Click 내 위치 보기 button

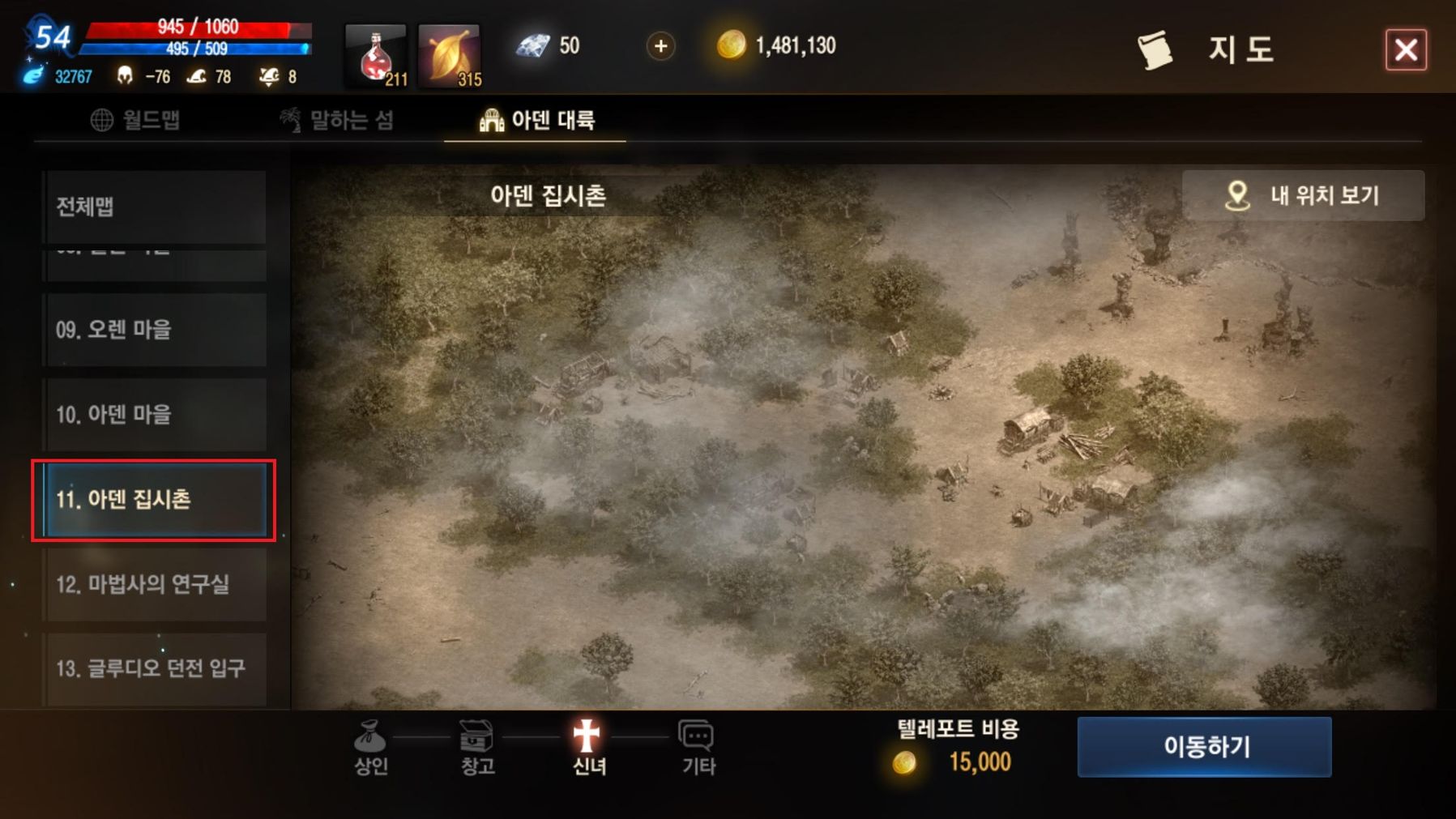tap(1303, 195)
